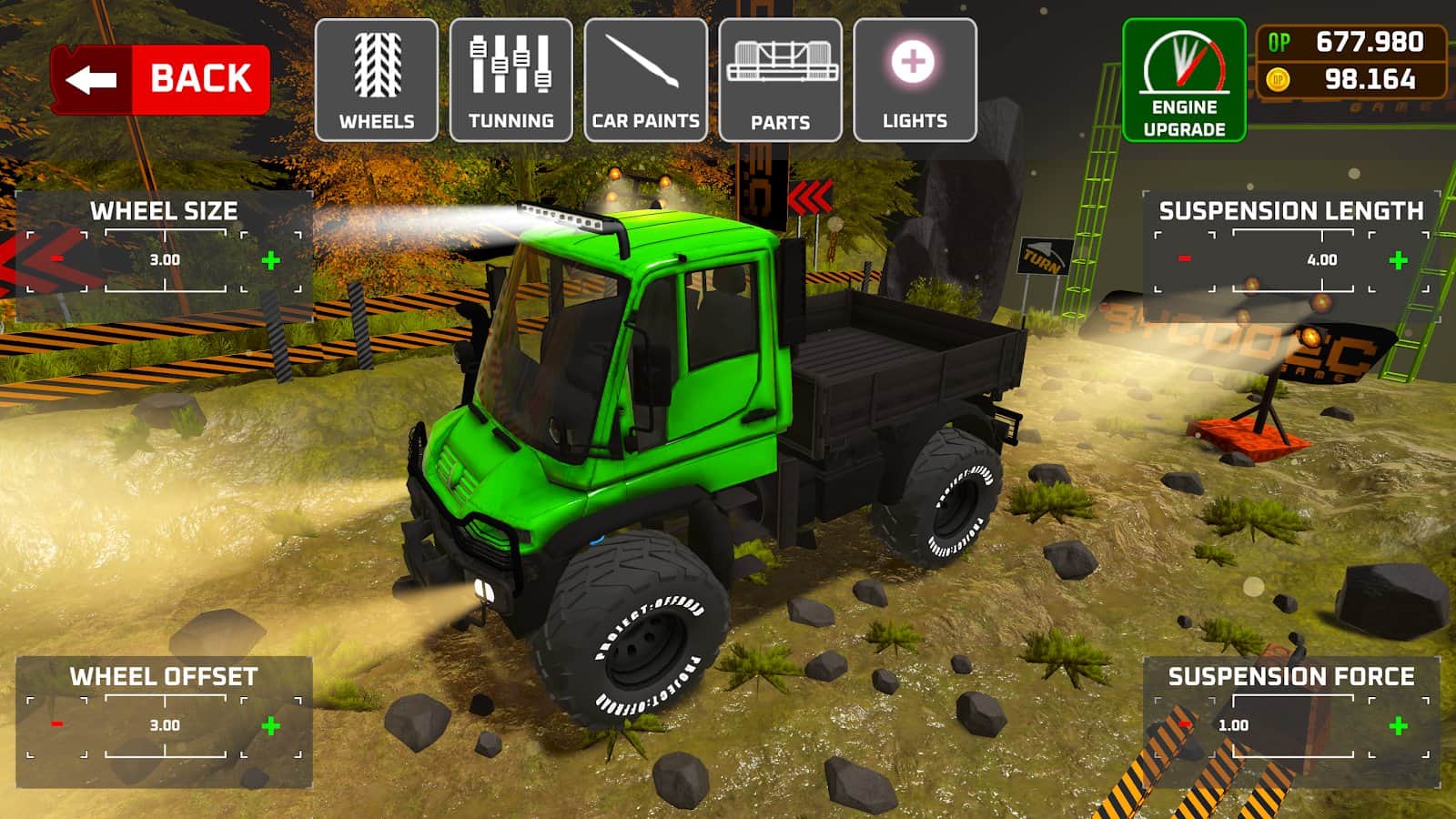The image size is (1456, 819).
Task: Increase Suspension Length with the plus
Action: (1399, 261)
